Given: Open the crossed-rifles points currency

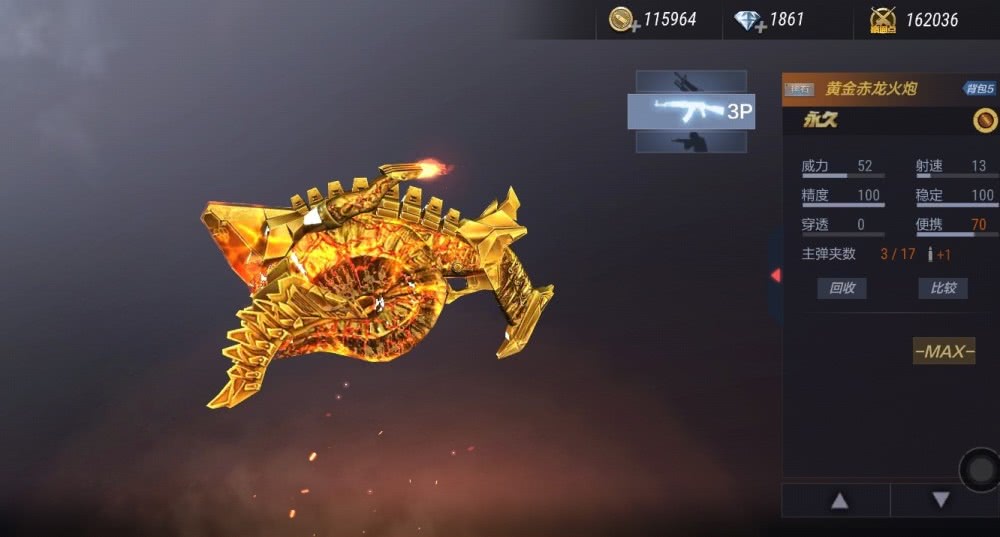Looking at the screenshot, I should pos(882,20).
